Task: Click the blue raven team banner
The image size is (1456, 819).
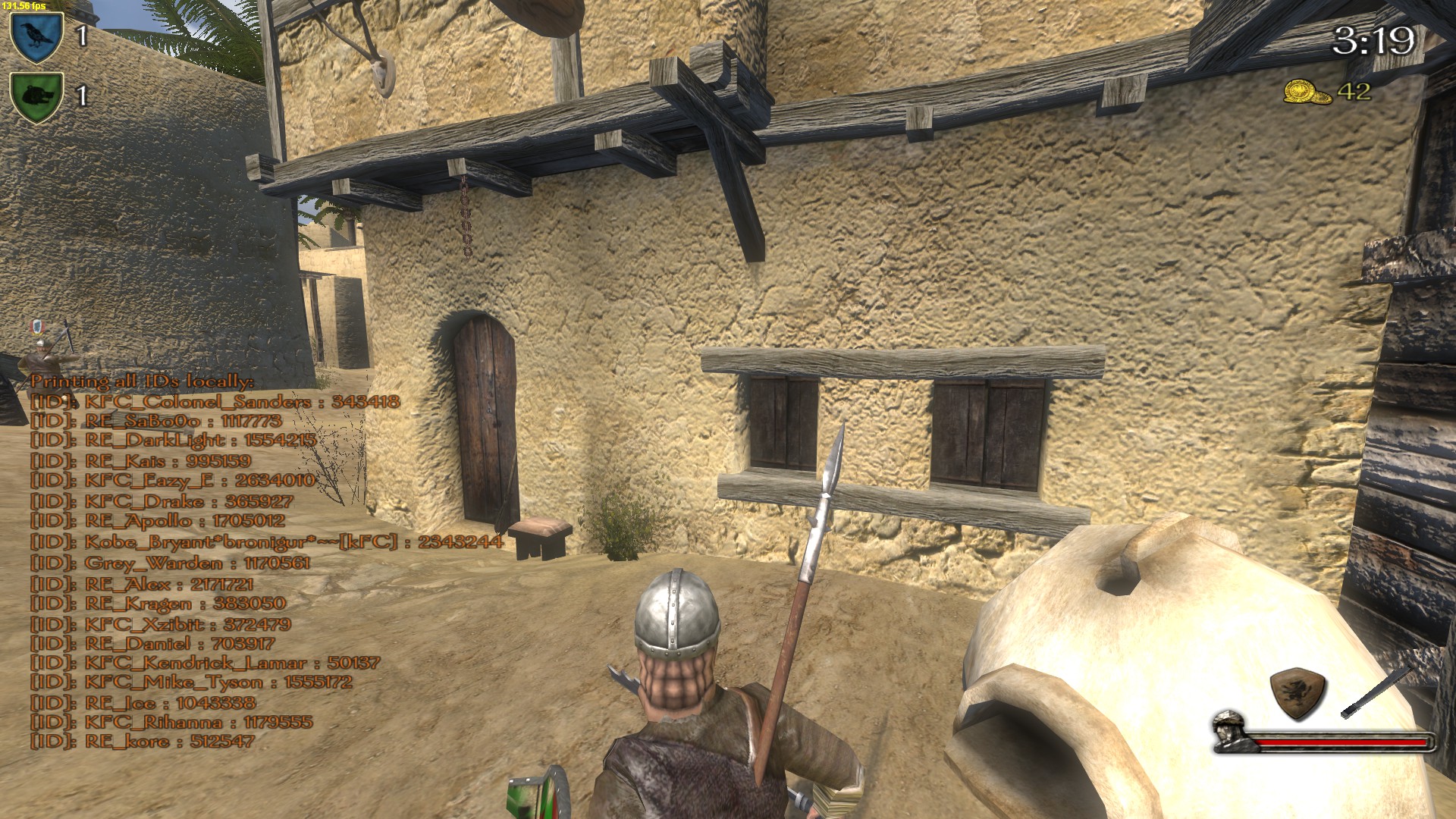Action: [36, 36]
